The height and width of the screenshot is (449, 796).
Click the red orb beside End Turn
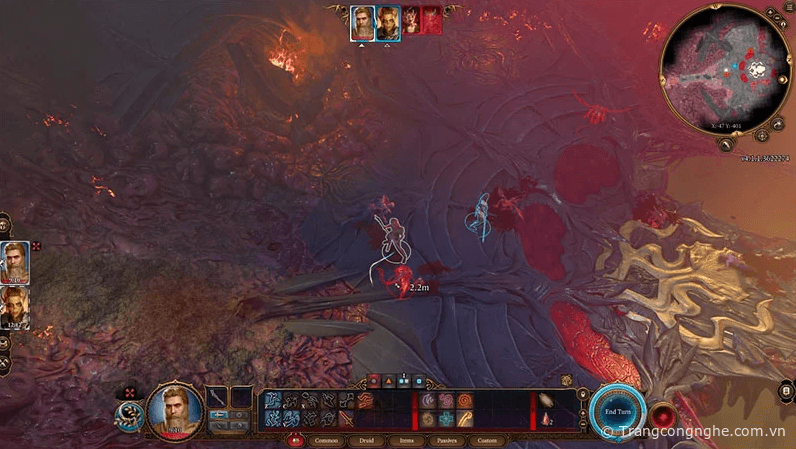pyautogui.click(x=661, y=413)
